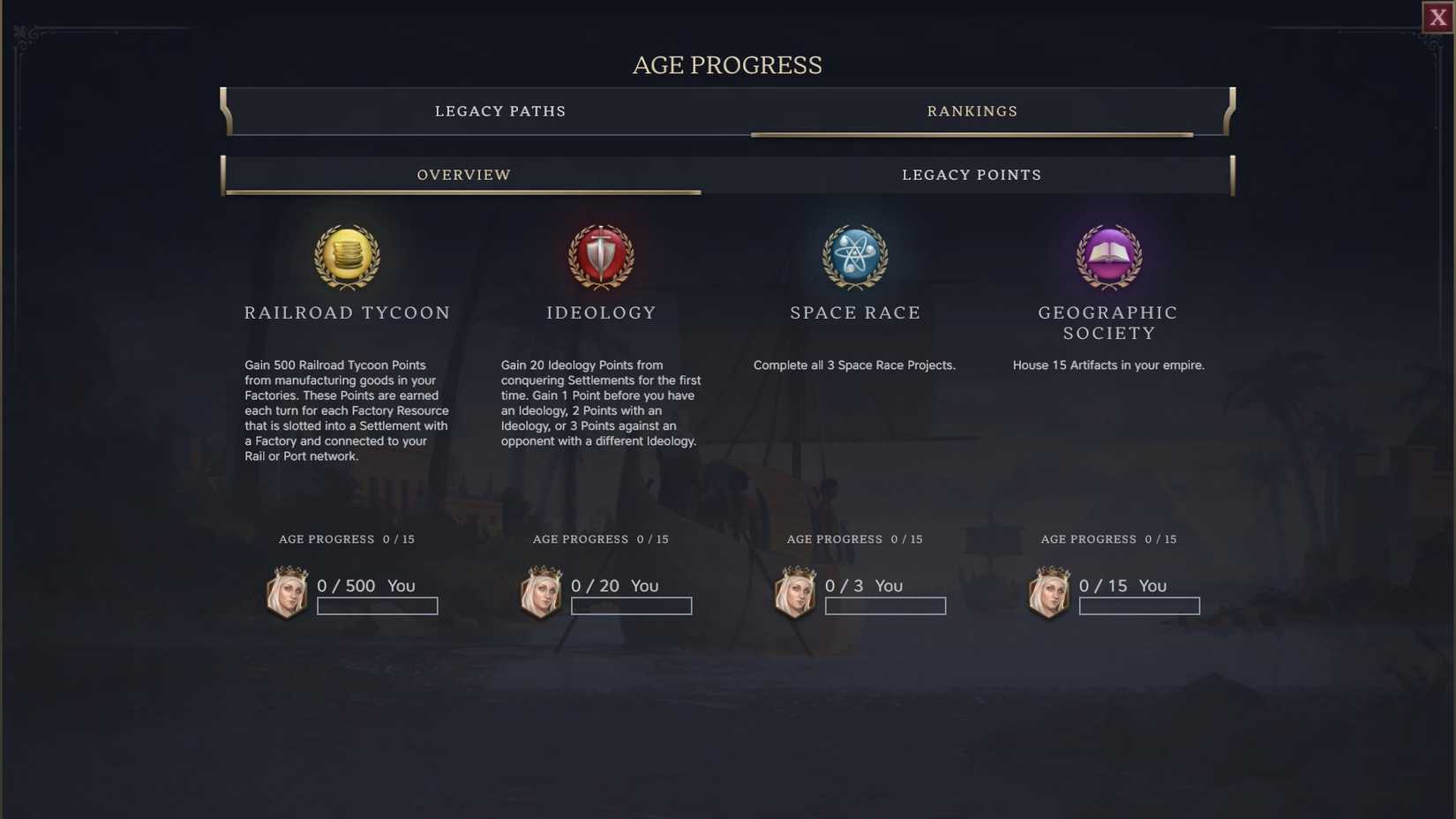1456x819 pixels.
Task: Open the Rankings tab
Action: pyautogui.click(x=972, y=111)
